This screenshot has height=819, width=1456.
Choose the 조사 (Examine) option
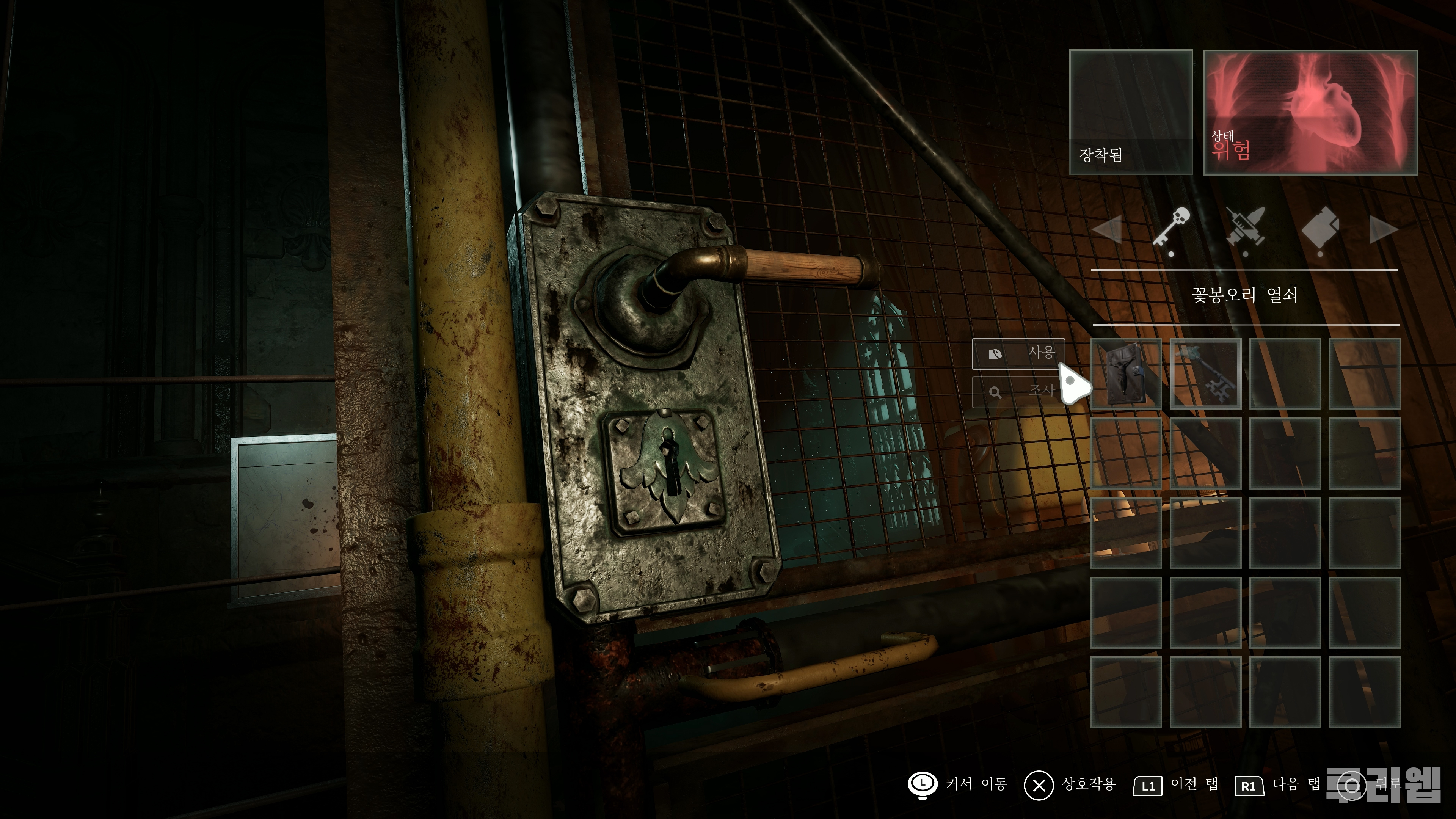tap(1018, 391)
